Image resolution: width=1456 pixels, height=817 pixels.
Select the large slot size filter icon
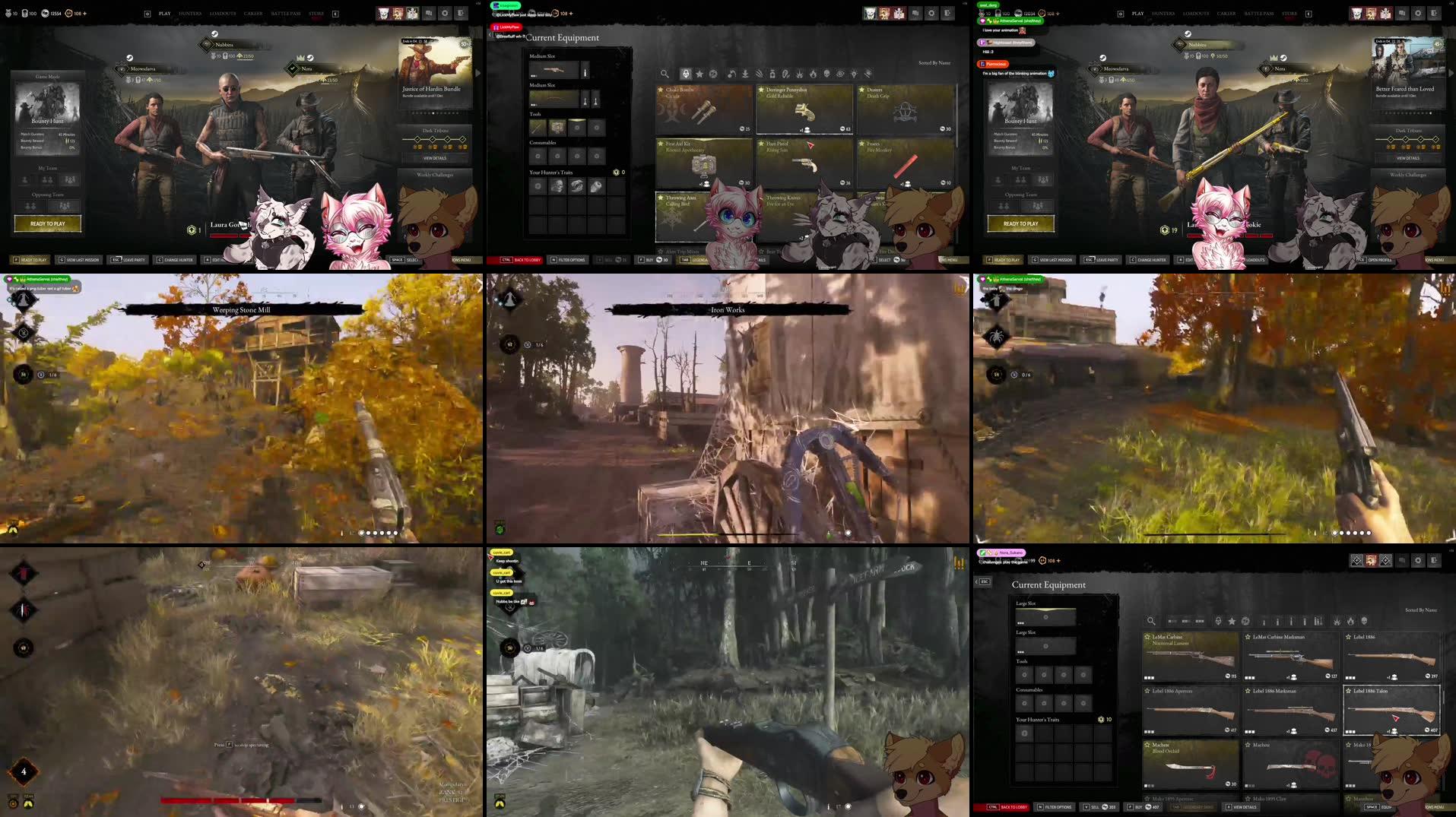pyautogui.click(x=1200, y=622)
